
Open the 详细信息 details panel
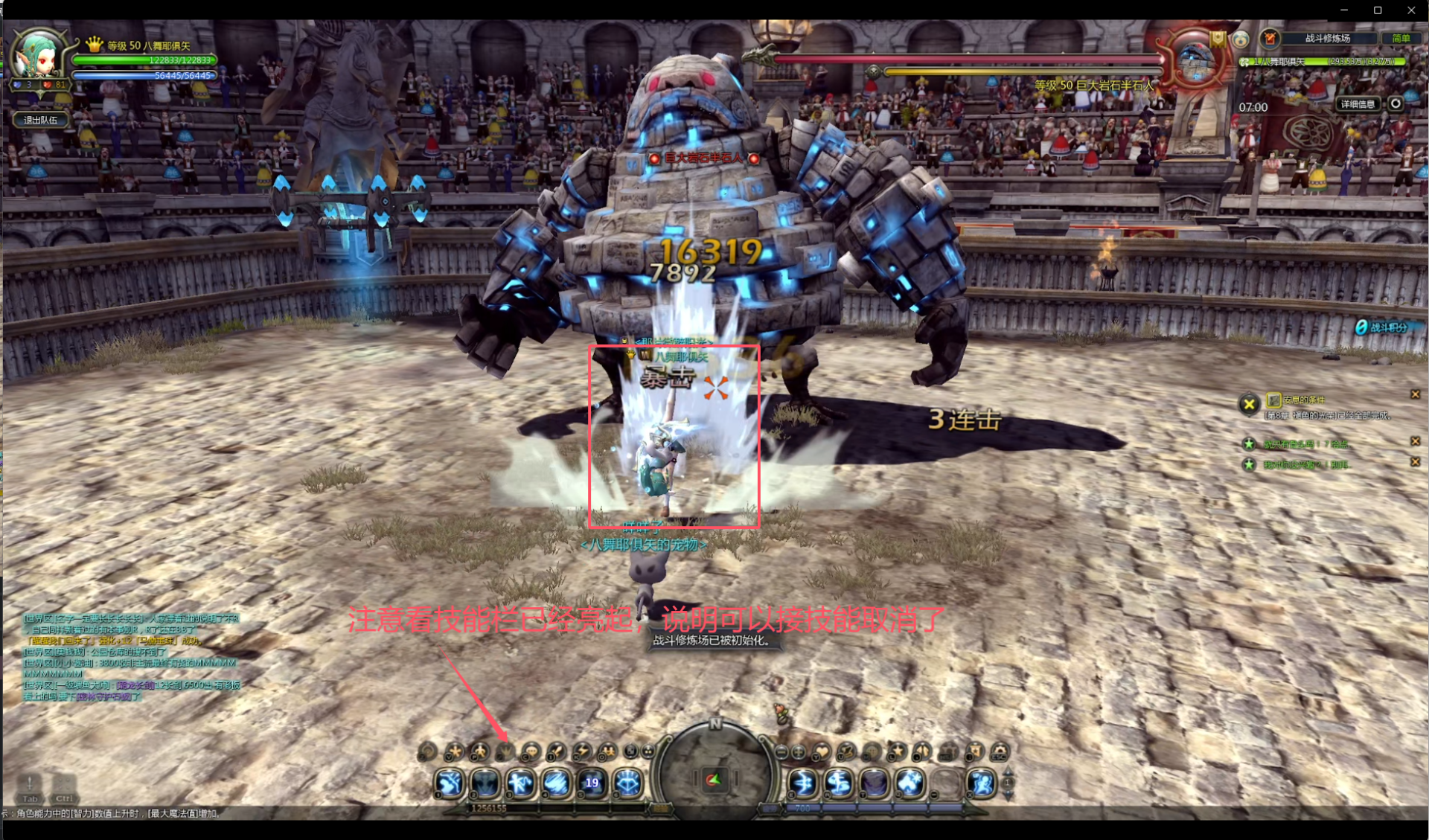pyautogui.click(x=1358, y=104)
